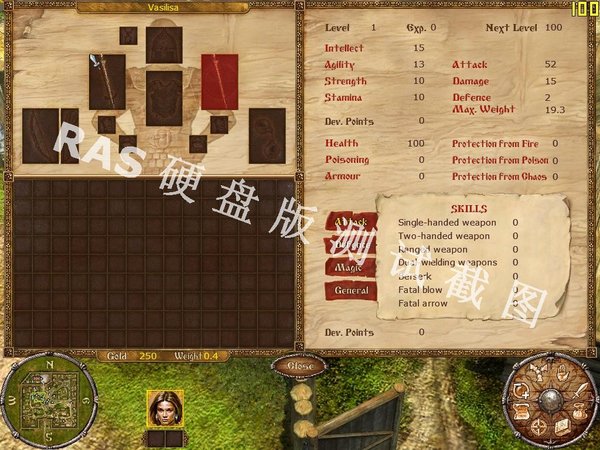Click the red highlighted equipment slot
600x450 pixels.
pos(219,81)
